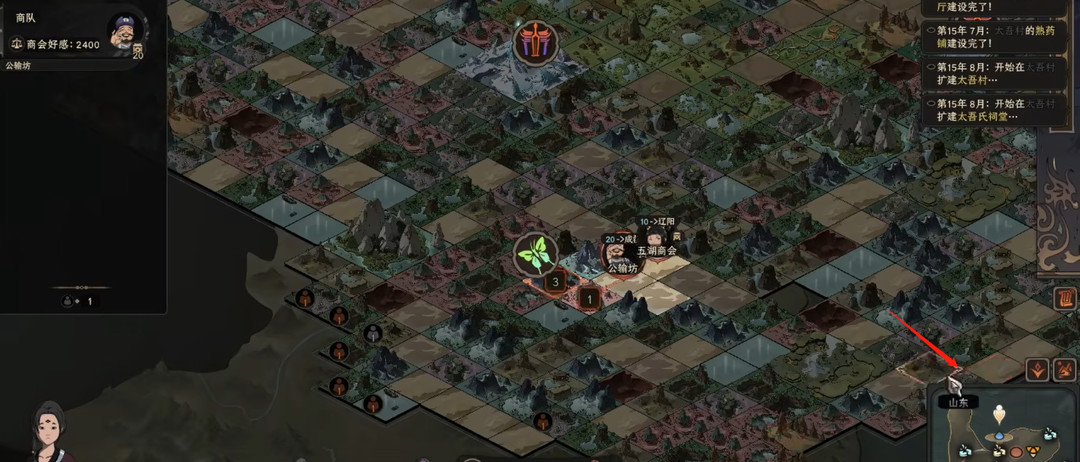Click the green butterfly map marker
The height and width of the screenshot is (462, 1080).
pos(535,255)
